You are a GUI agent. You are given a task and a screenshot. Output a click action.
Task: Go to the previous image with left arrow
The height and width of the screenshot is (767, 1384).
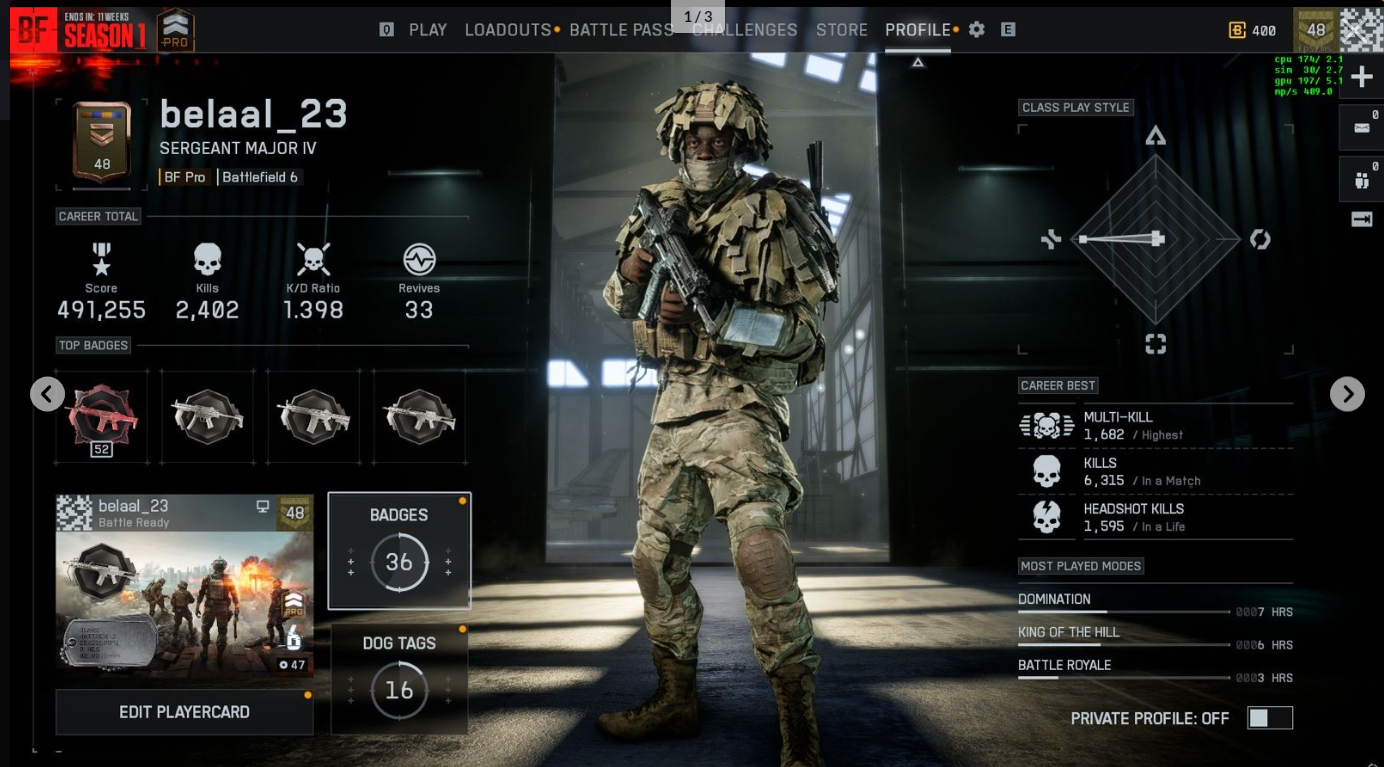[x=47, y=394]
